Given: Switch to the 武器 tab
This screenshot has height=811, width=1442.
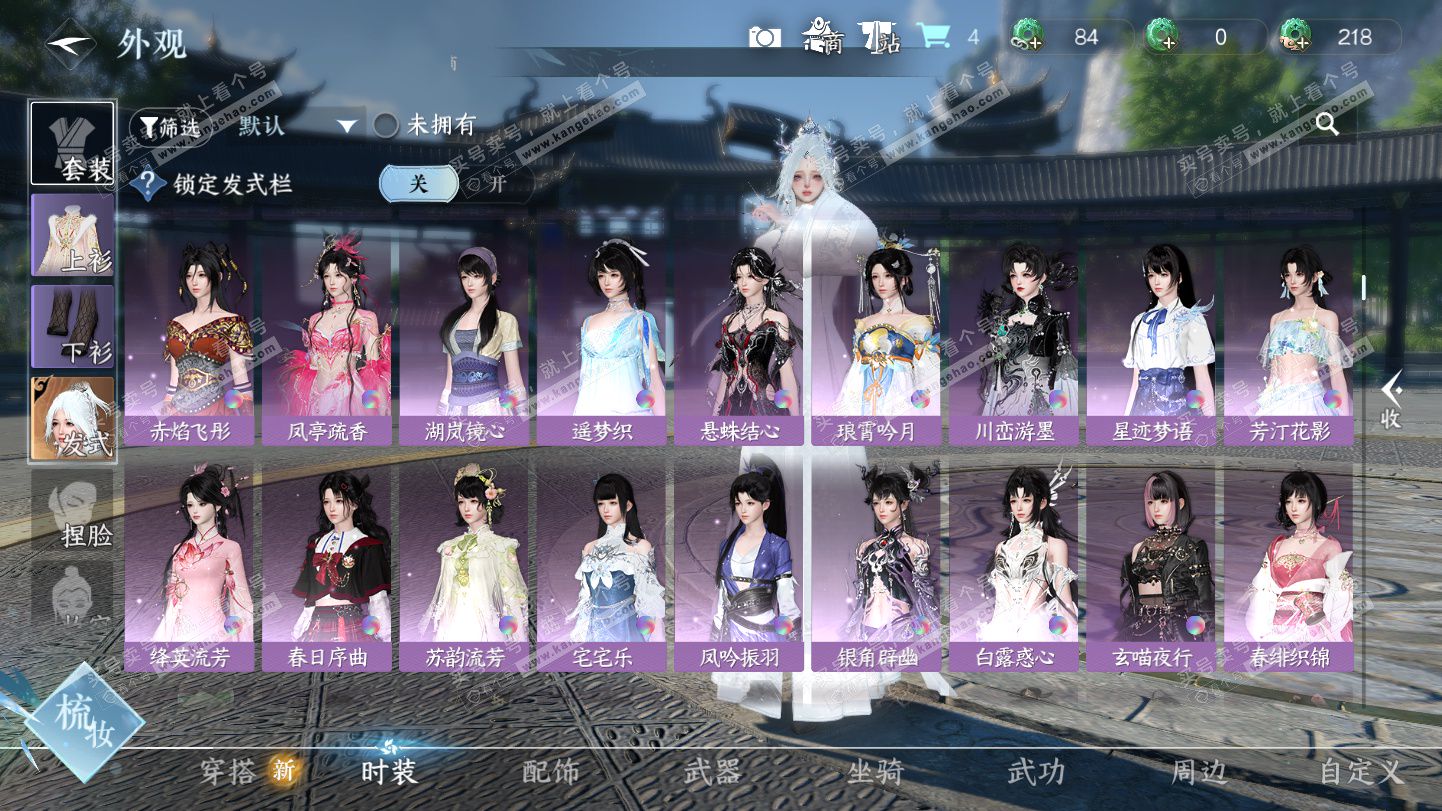Looking at the screenshot, I should (x=713, y=771).
